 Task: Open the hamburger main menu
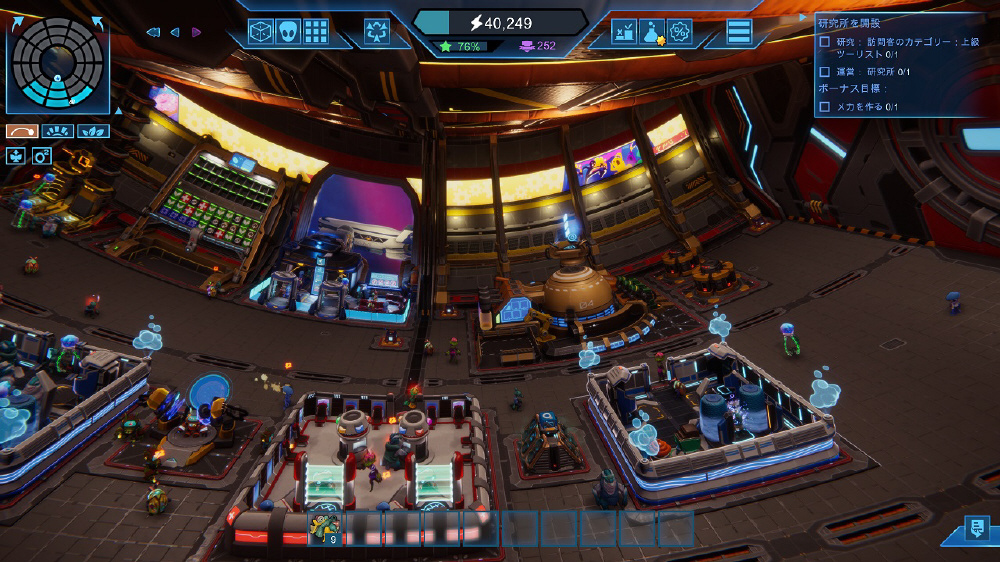pyautogui.click(x=739, y=32)
